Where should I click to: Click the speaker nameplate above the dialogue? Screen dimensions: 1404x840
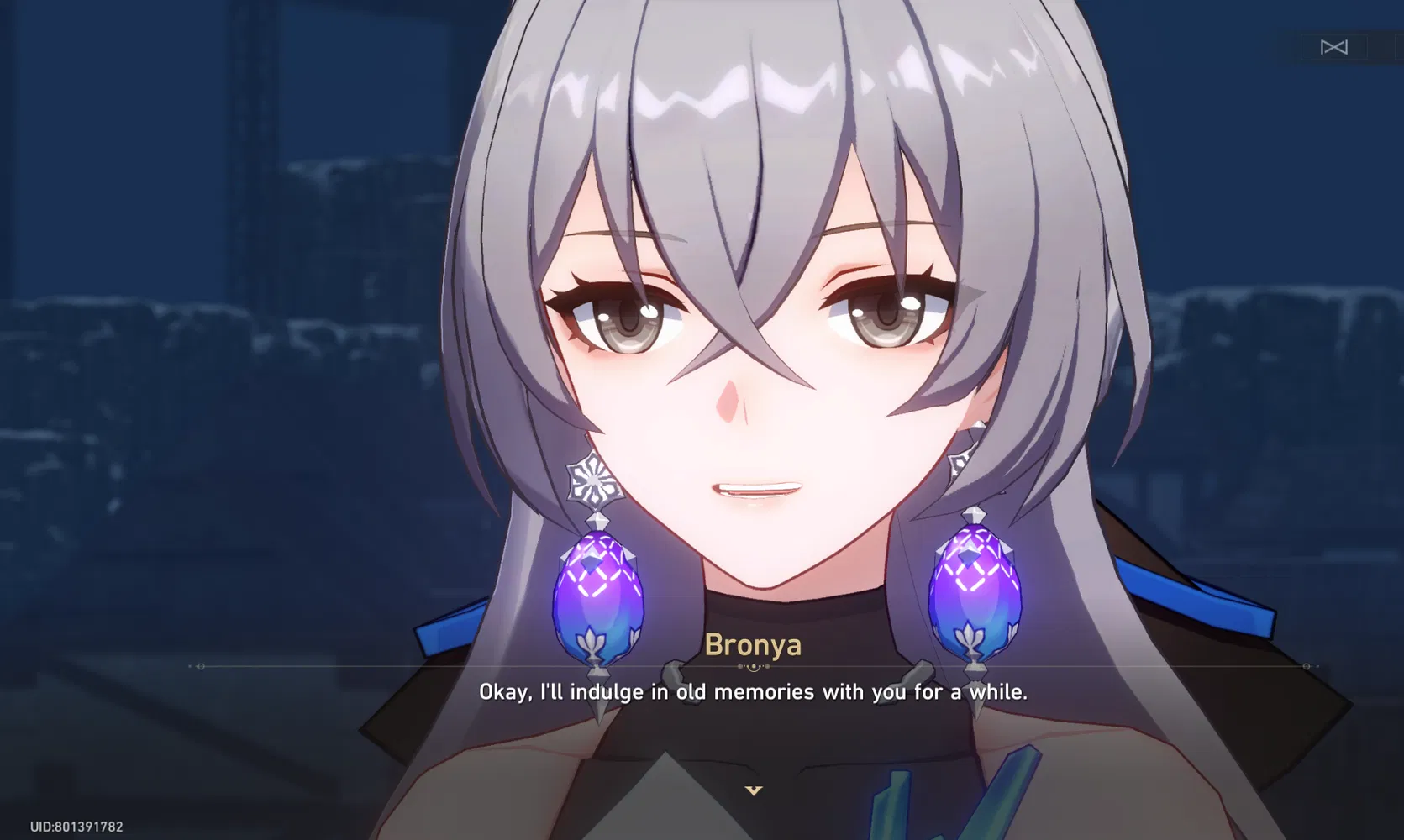pos(754,646)
